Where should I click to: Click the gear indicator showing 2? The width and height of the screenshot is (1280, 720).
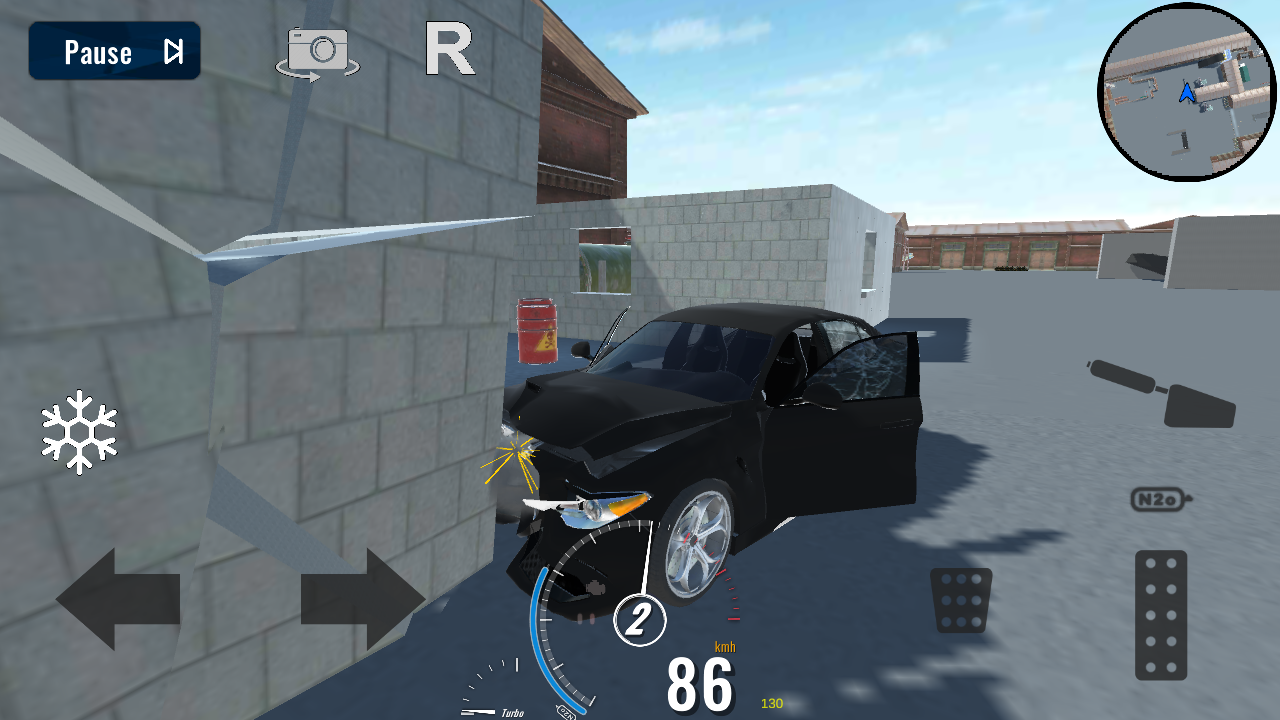click(x=641, y=618)
